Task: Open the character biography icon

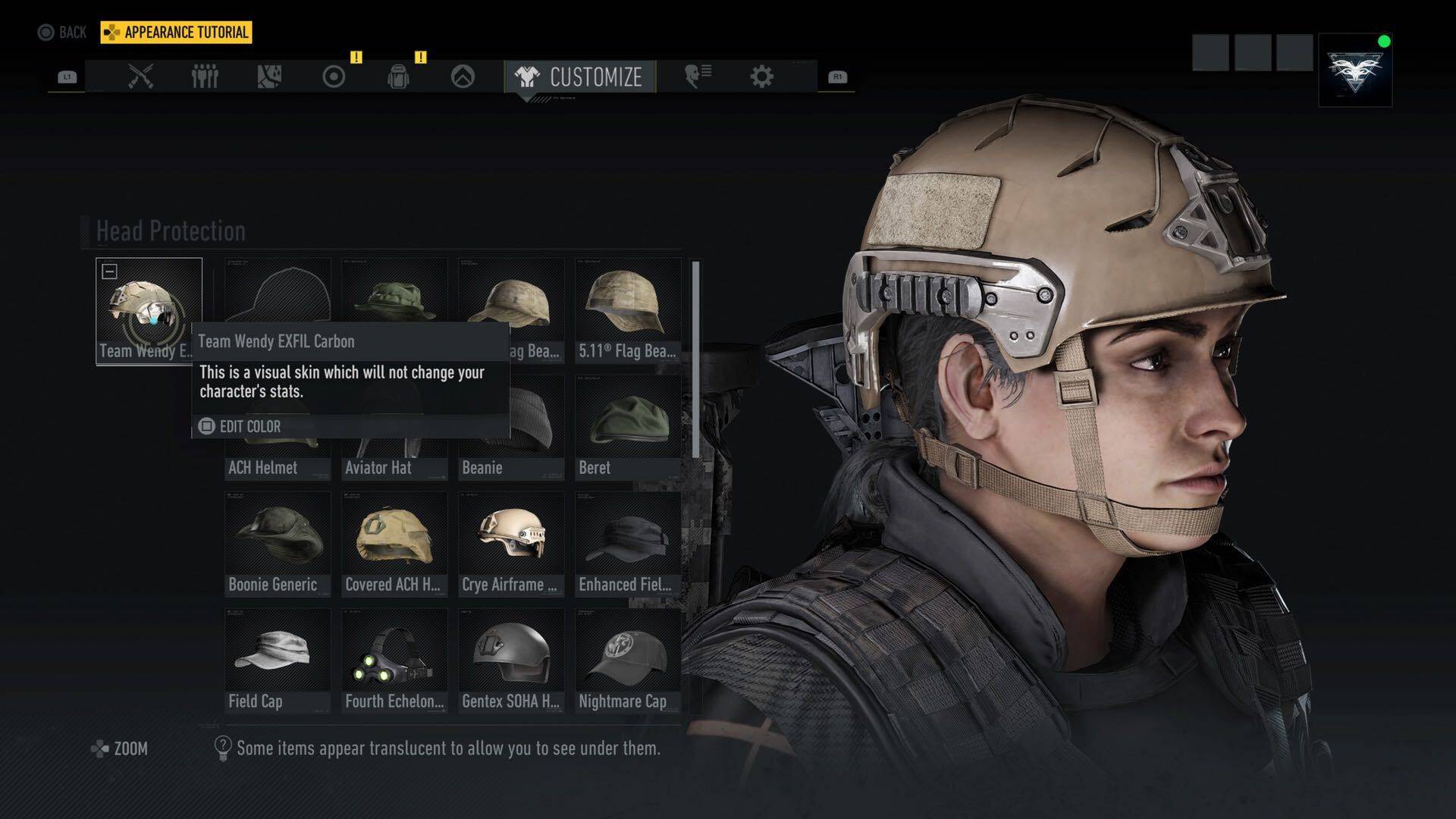Action: pos(697,74)
